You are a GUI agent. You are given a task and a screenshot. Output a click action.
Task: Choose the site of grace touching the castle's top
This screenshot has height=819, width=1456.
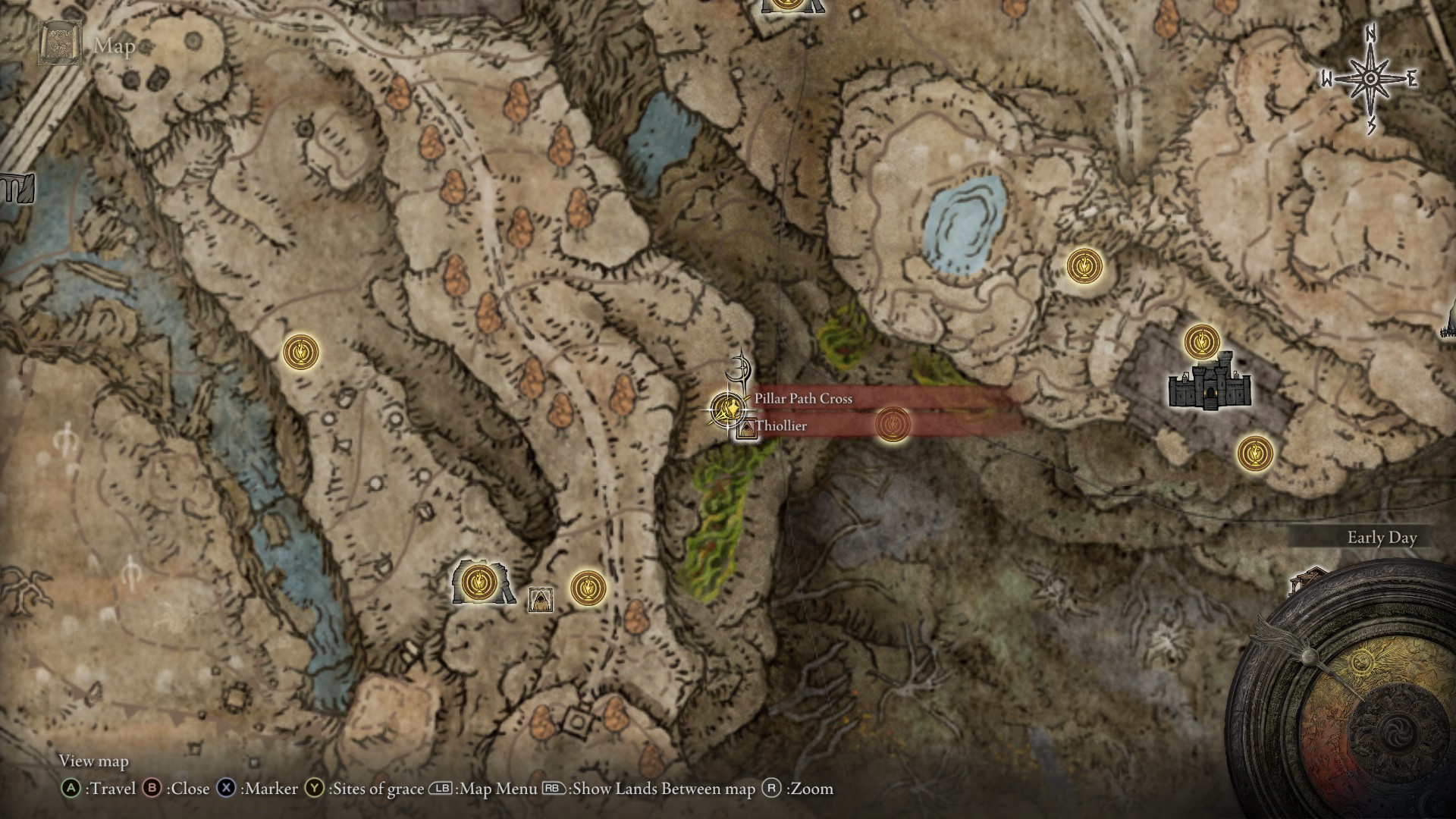[1201, 341]
